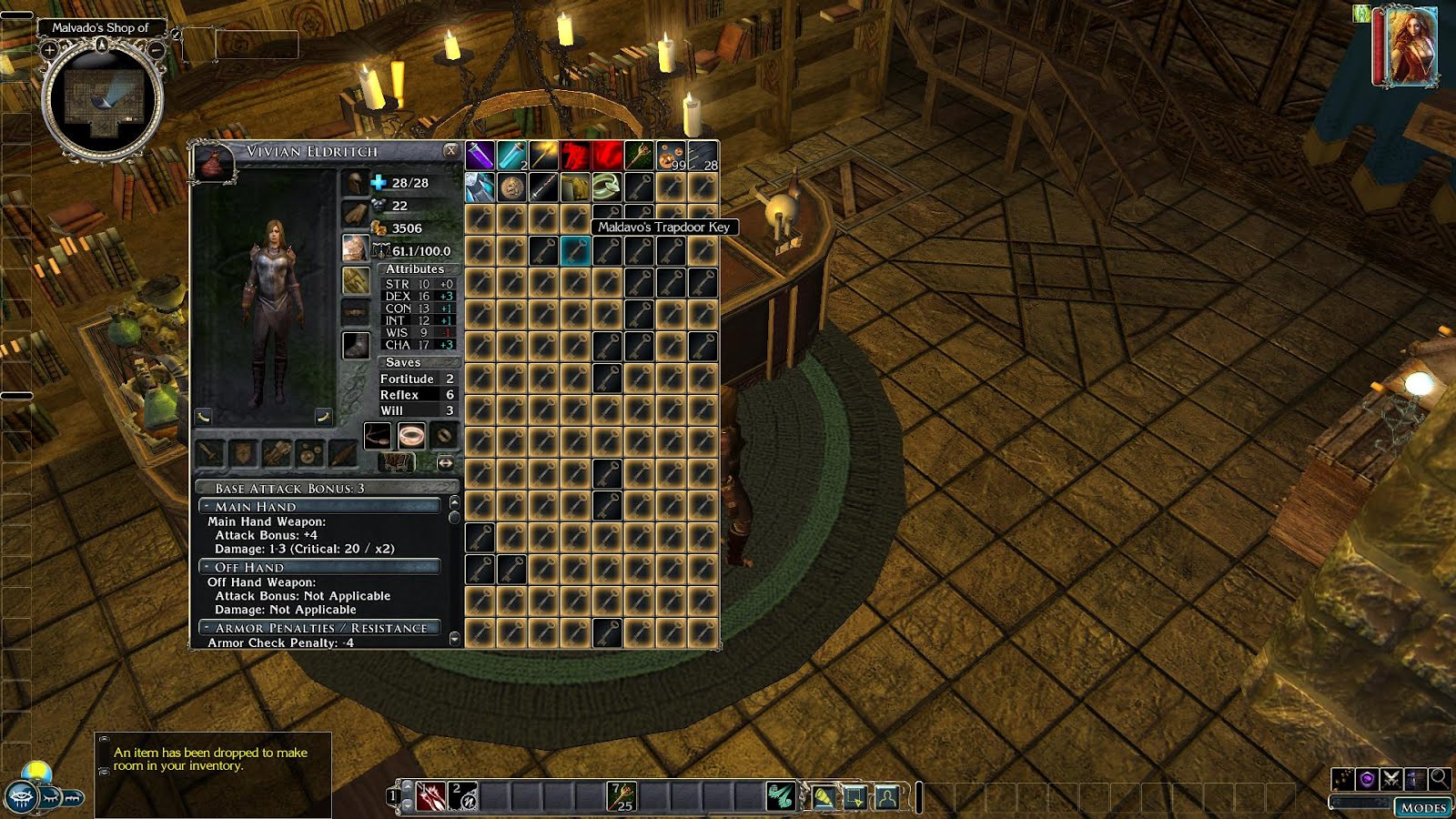Select the green ring inventory item
1456x819 pixels.
pos(607,187)
